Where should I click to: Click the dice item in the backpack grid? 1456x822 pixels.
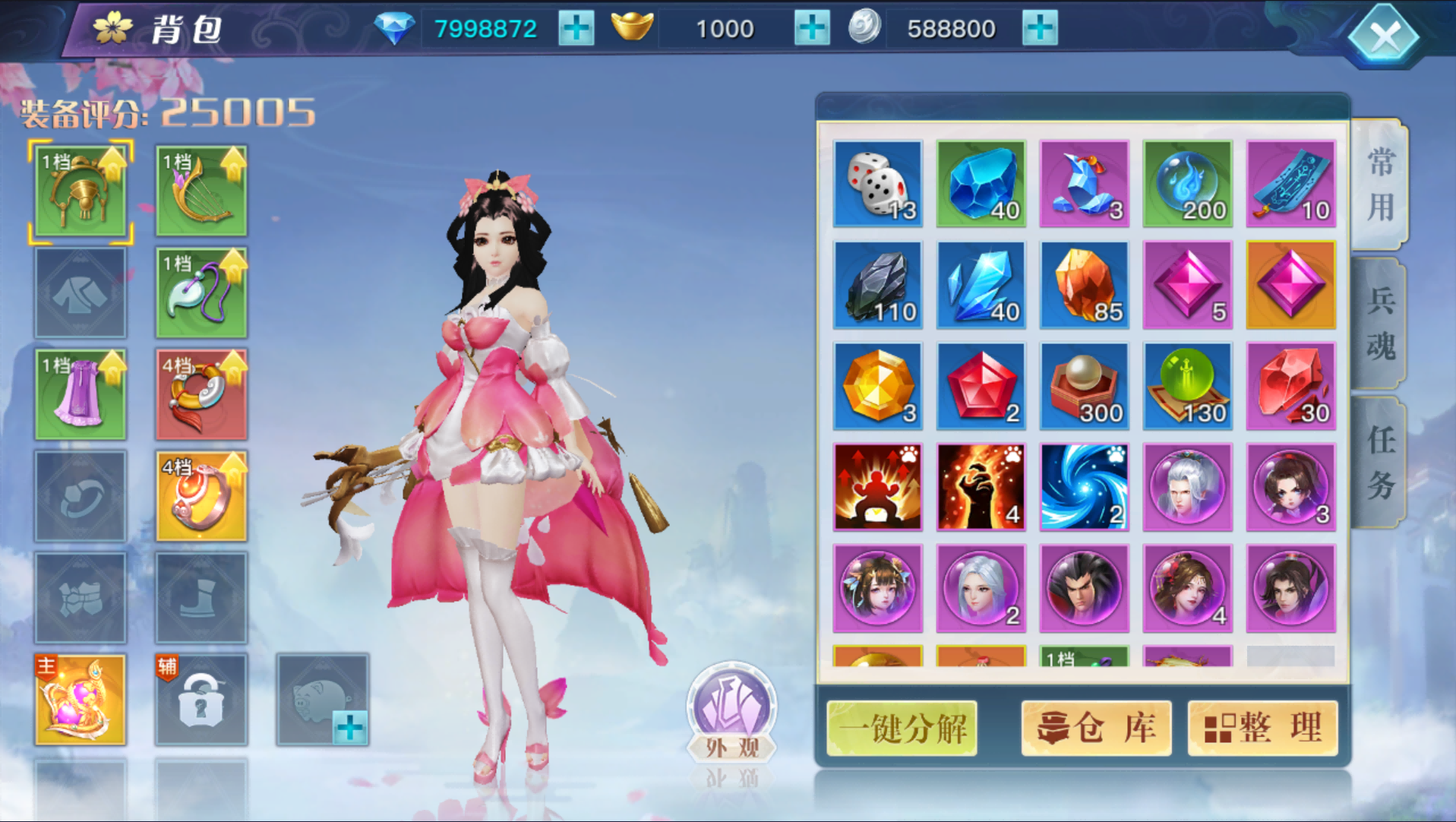pyautogui.click(x=877, y=182)
